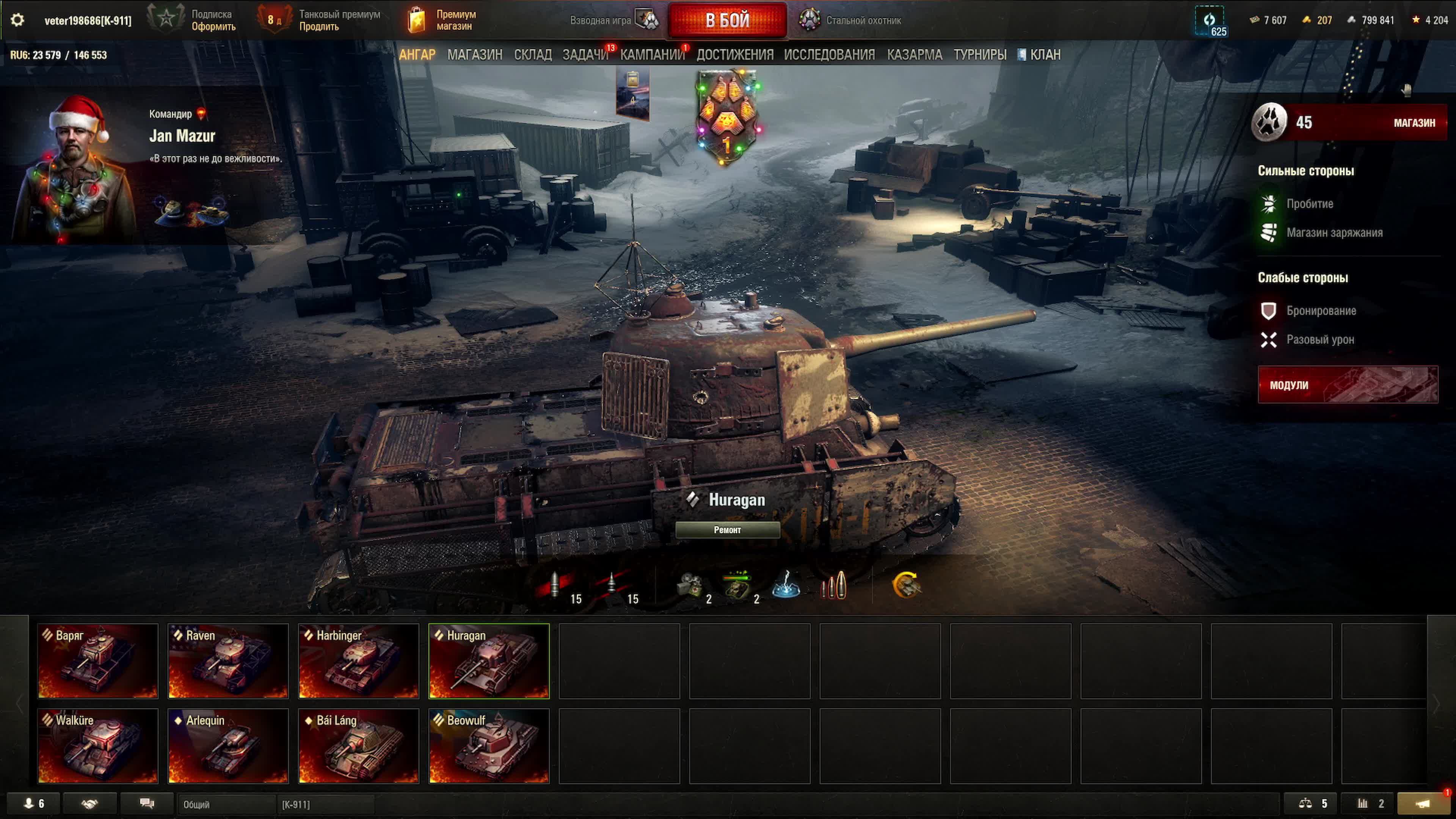This screenshot has height=819, width=1456.
Task: Switch to the МАГАЗИН tab
Action: (474, 55)
